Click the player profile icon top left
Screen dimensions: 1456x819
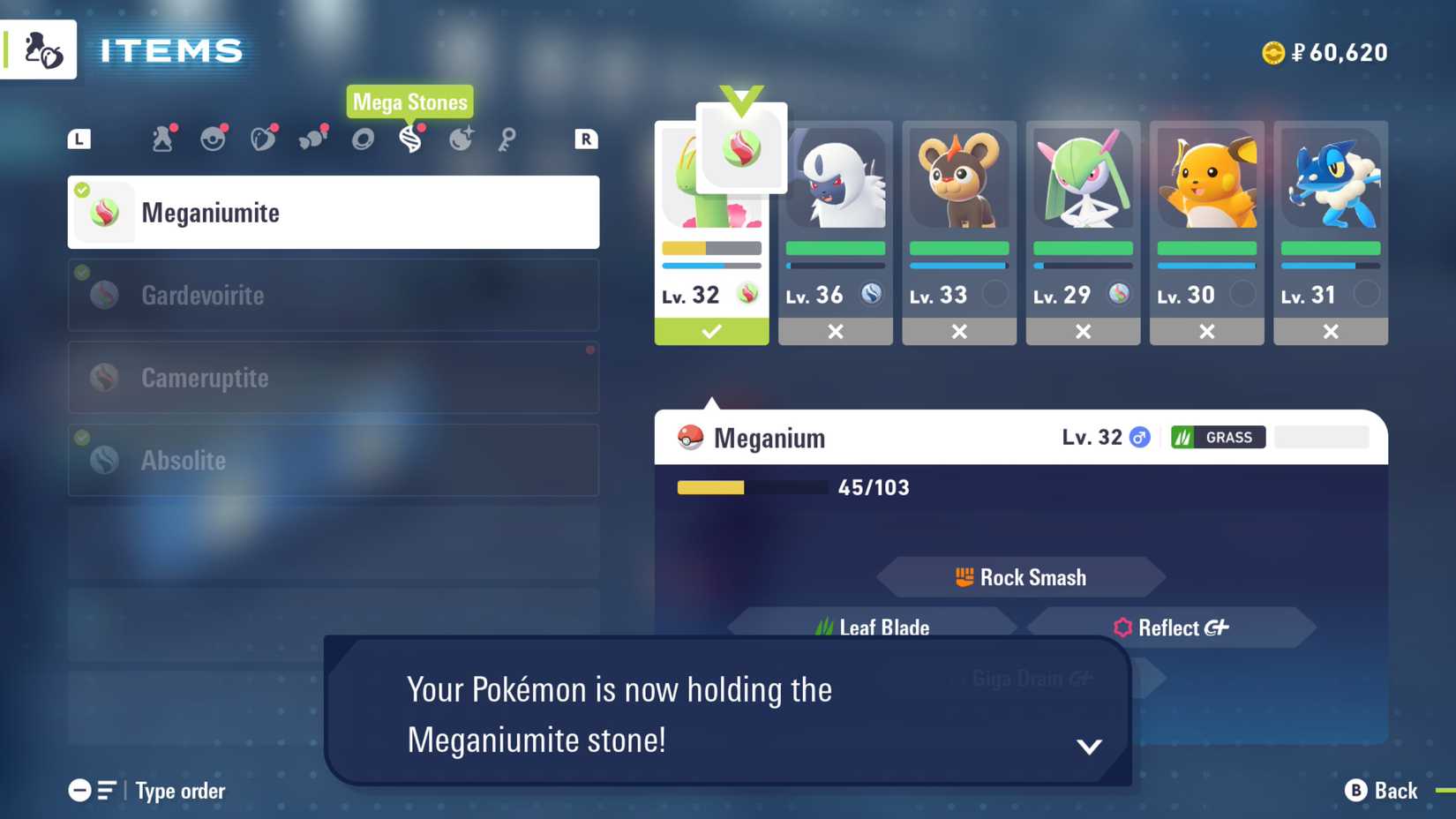click(x=39, y=49)
